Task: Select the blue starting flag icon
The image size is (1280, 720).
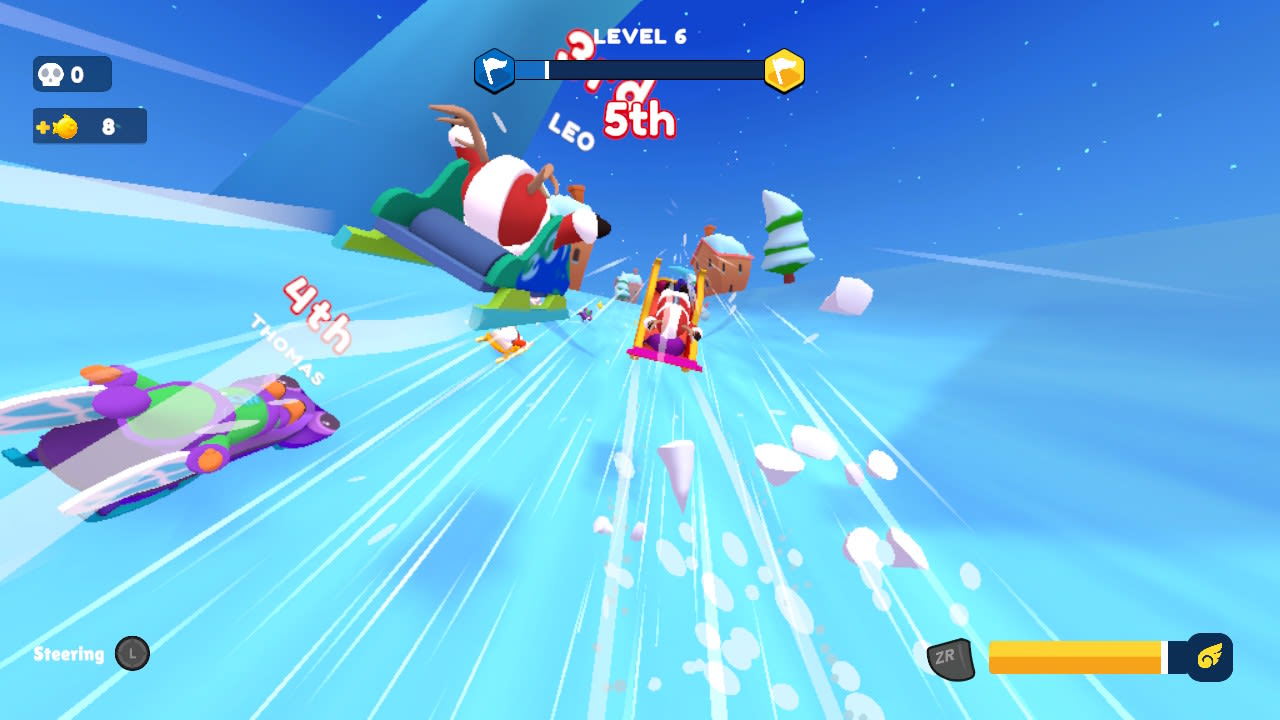Action: 494,71
